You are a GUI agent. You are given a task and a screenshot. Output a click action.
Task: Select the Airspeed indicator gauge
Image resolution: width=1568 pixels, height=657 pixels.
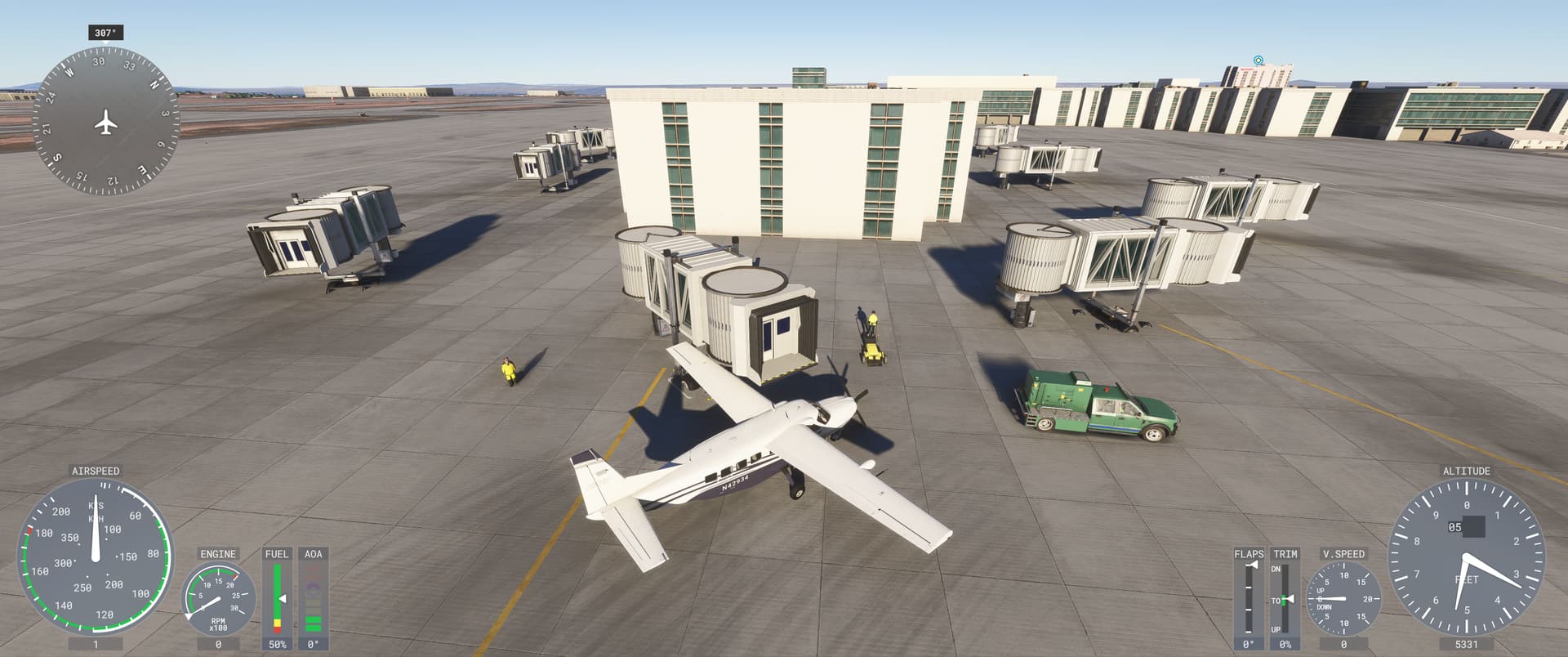[94, 560]
